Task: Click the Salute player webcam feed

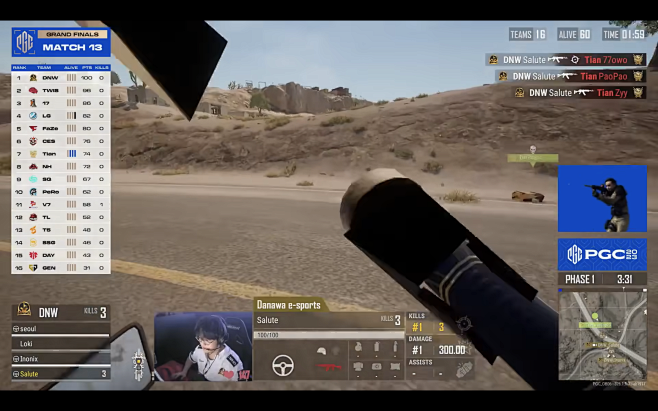Action: click(x=202, y=346)
